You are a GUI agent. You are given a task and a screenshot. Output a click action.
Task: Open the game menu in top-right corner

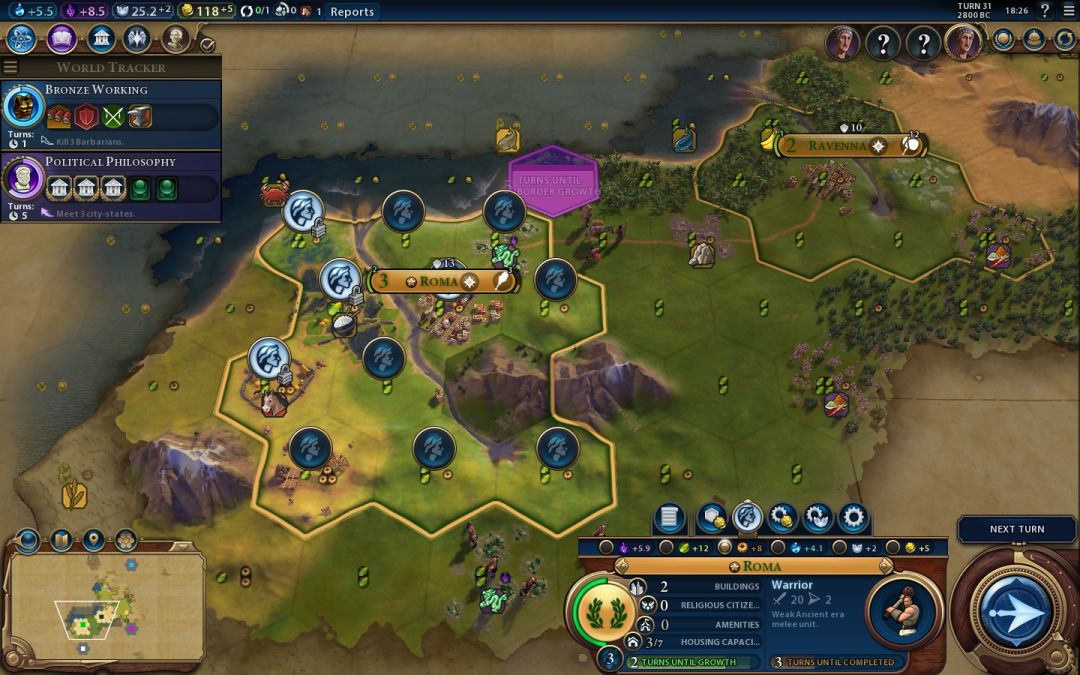click(x=1069, y=11)
